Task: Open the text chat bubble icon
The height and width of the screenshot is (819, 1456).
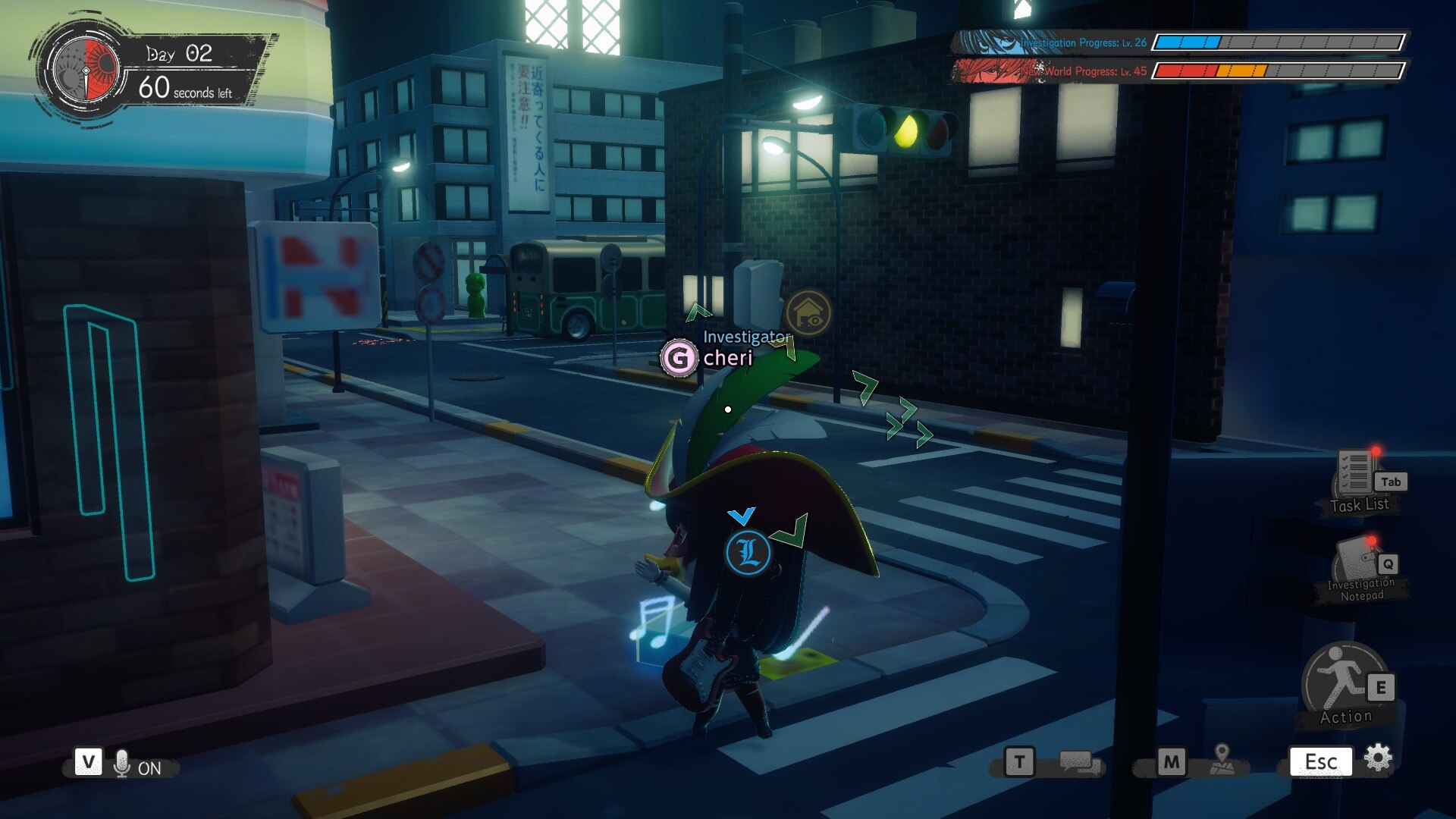Action: [x=1078, y=761]
